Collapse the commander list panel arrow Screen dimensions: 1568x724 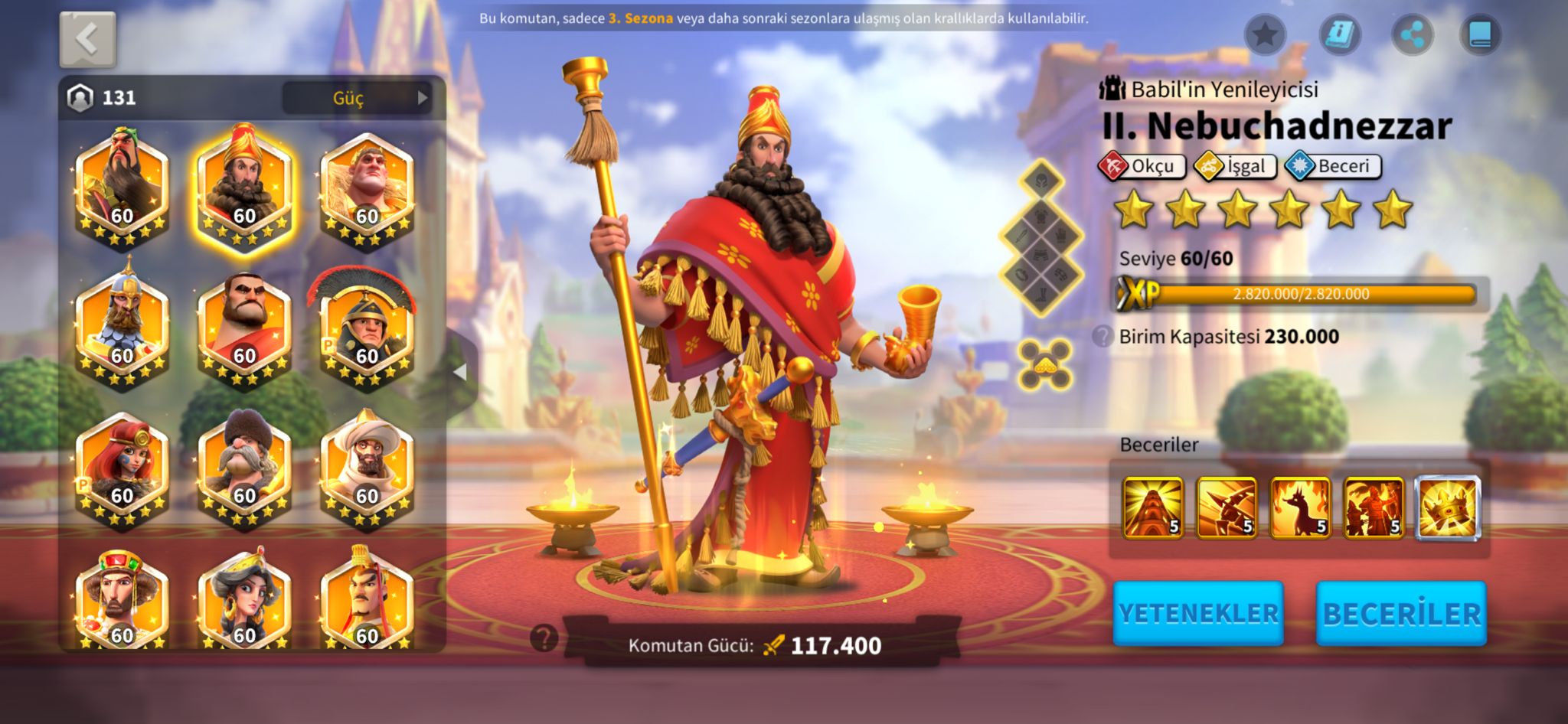pyautogui.click(x=460, y=372)
